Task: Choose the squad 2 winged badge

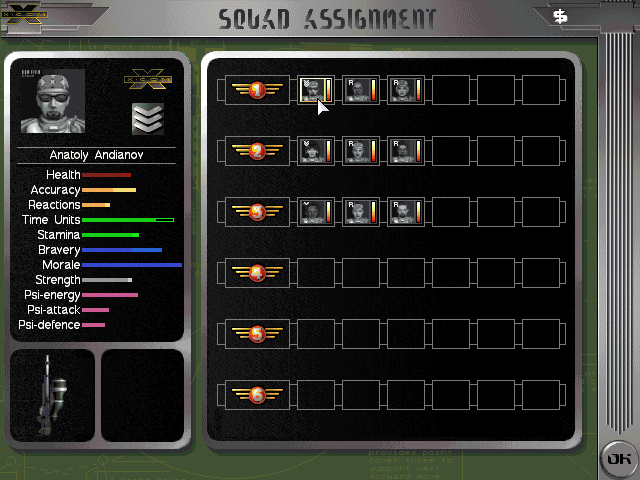Action: [257, 152]
